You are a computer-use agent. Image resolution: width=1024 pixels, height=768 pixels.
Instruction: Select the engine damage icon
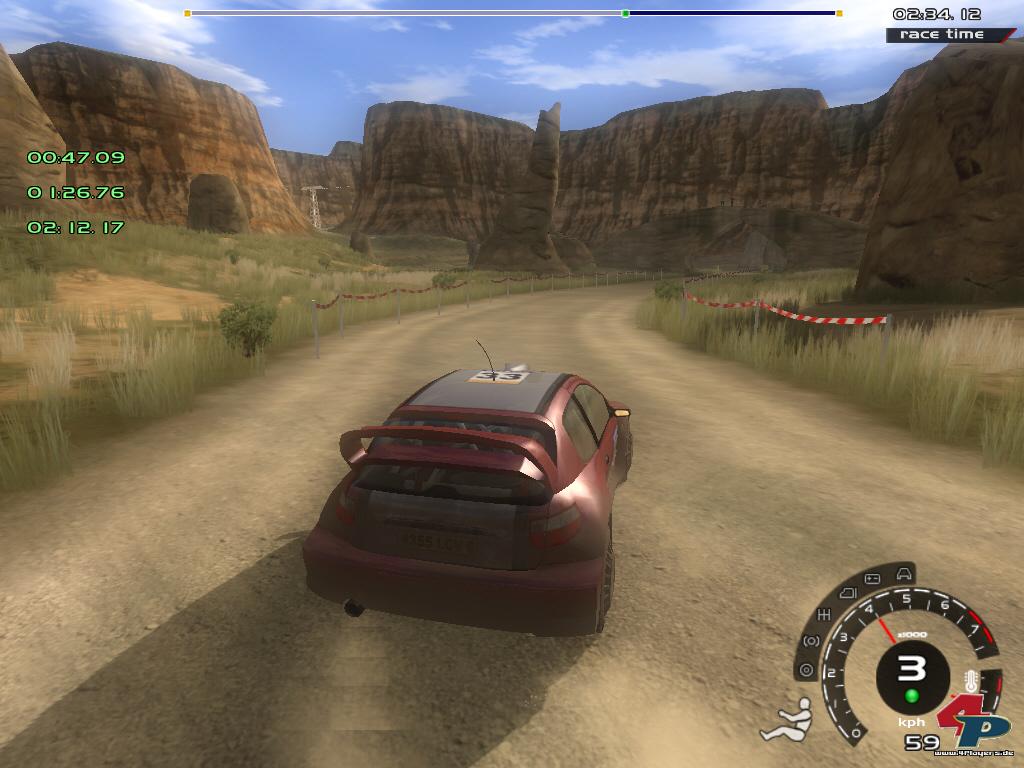pos(846,593)
